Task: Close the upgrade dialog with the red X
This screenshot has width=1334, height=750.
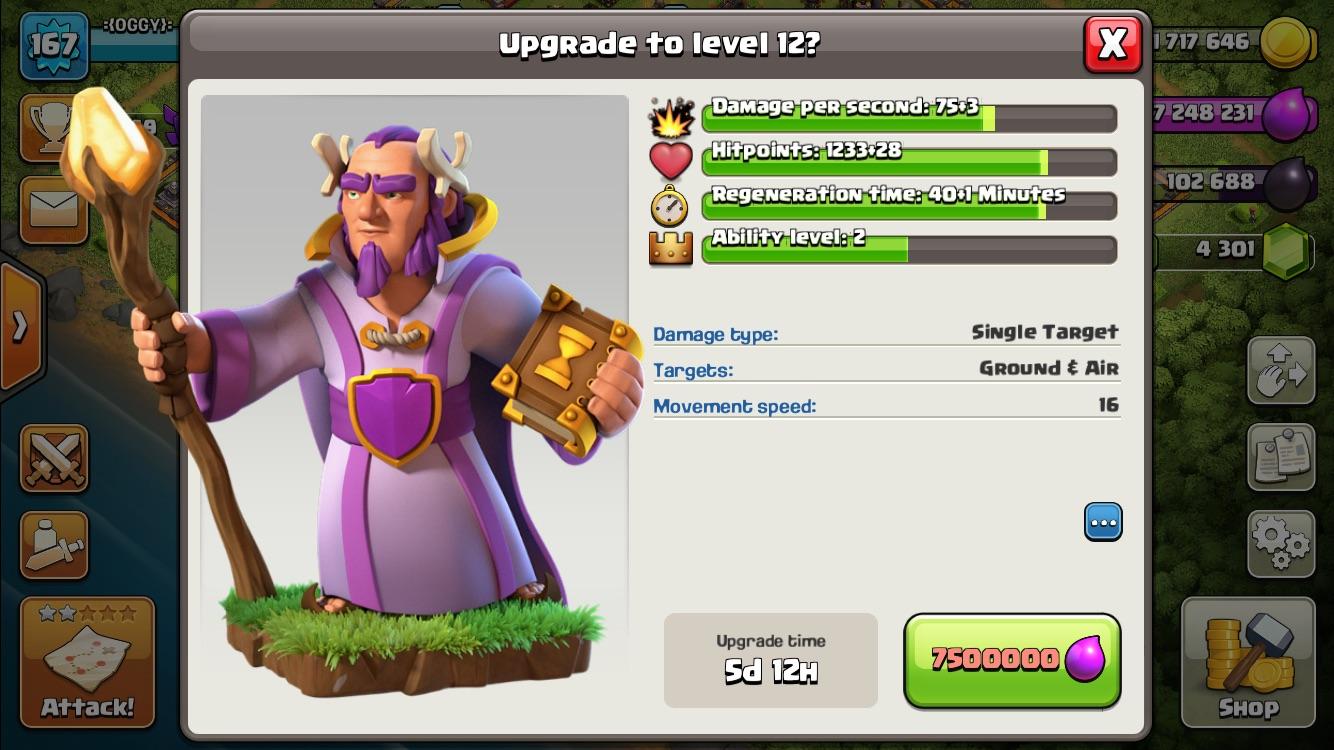Action: pyautogui.click(x=1113, y=45)
